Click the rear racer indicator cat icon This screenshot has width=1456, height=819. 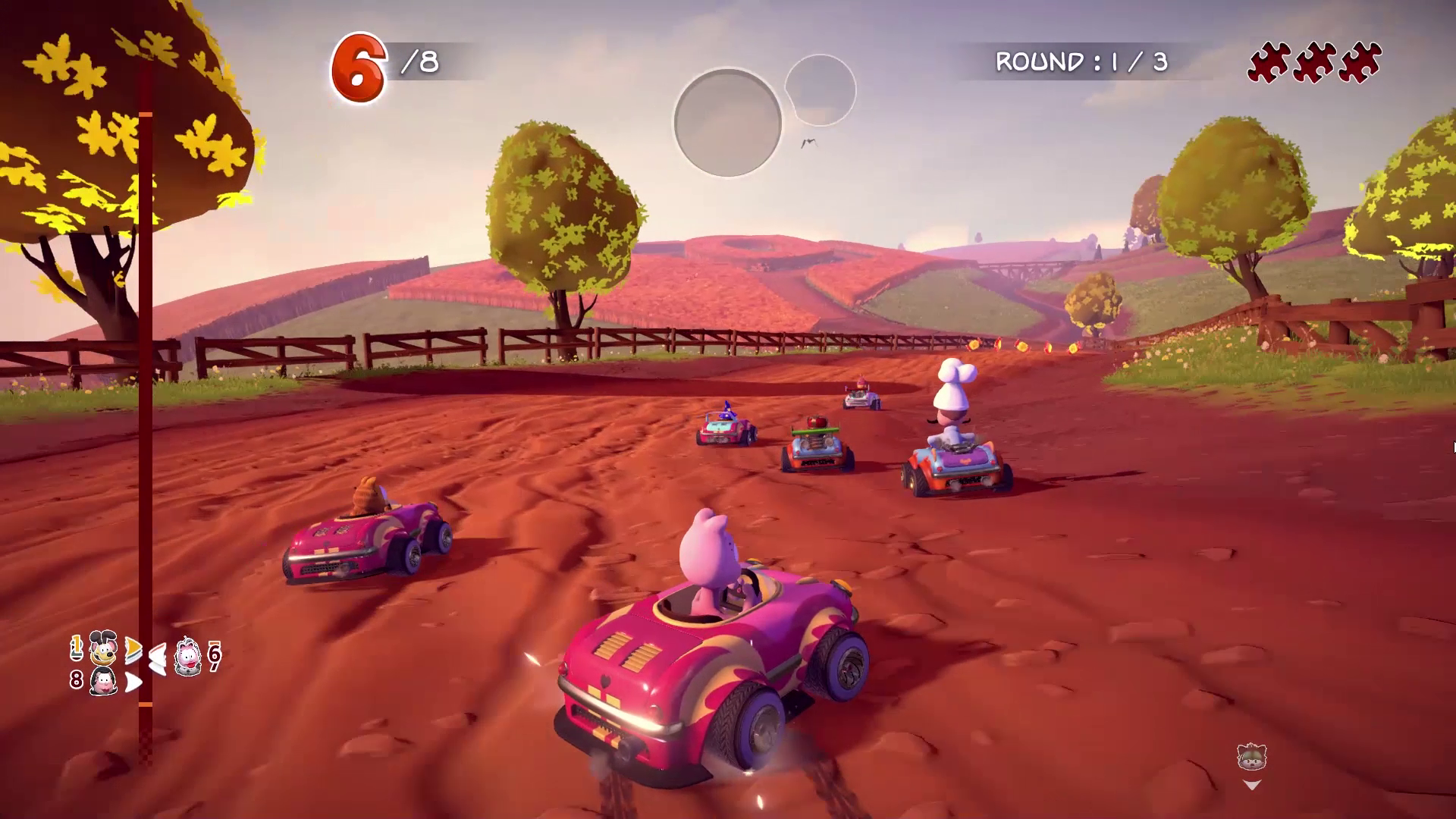tap(1251, 757)
